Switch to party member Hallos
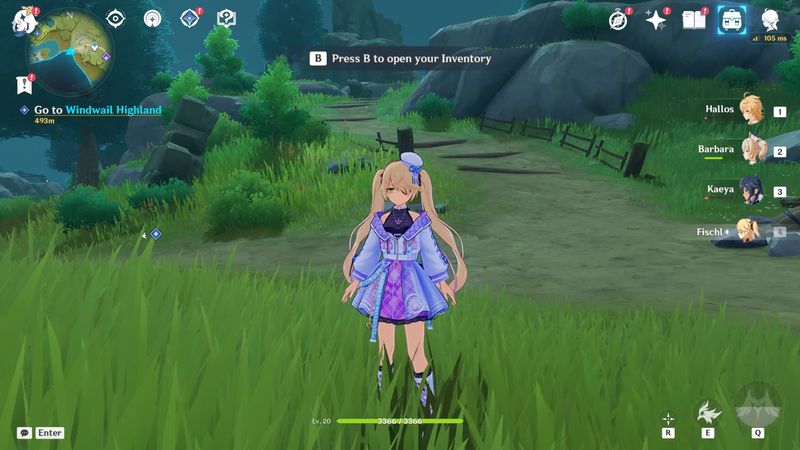The width and height of the screenshot is (800, 450). 750,110
